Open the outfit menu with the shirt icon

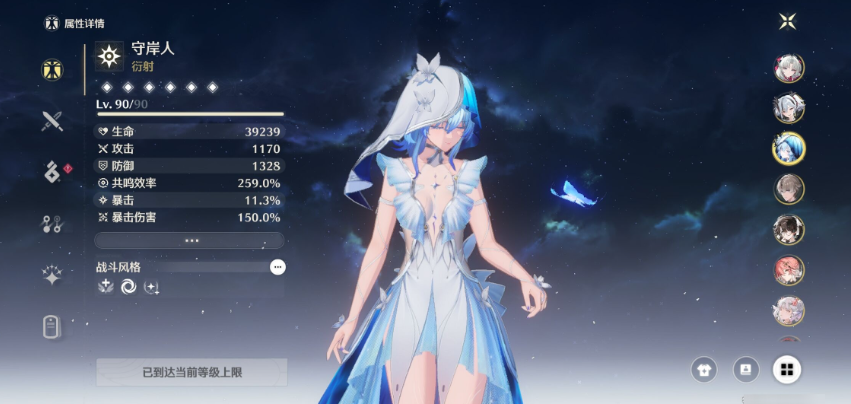pos(704,370)
